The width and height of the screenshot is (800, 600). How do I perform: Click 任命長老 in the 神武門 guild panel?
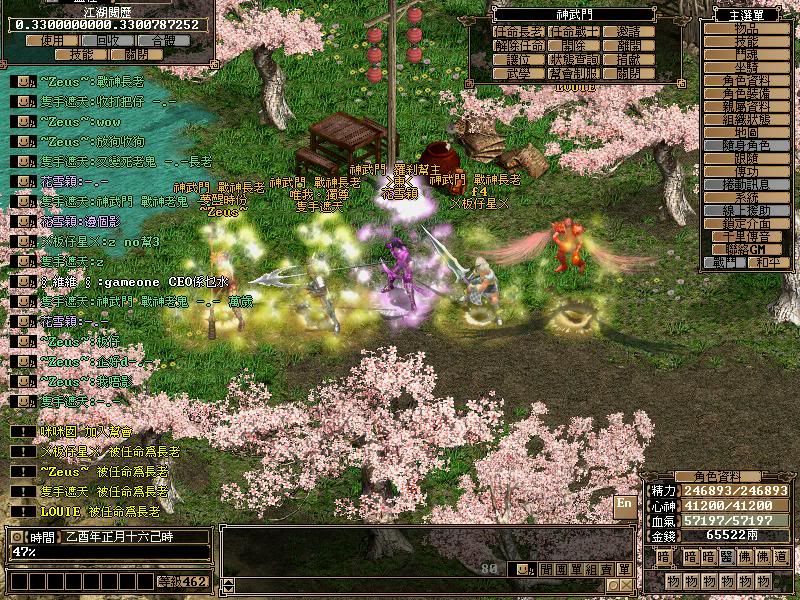tap(518, 32)
